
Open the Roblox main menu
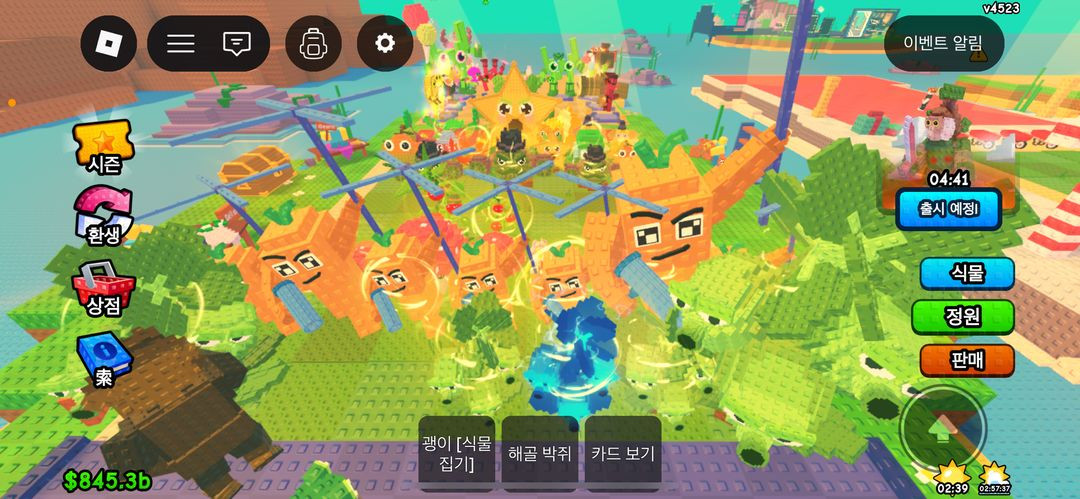click(x=108, y=43)
